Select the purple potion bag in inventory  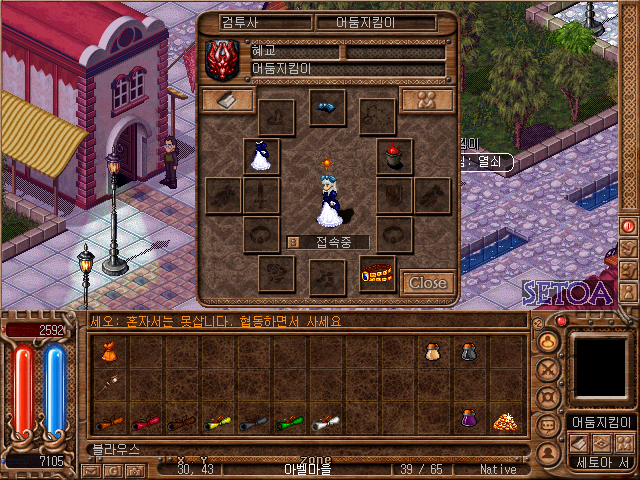(468, 418)
